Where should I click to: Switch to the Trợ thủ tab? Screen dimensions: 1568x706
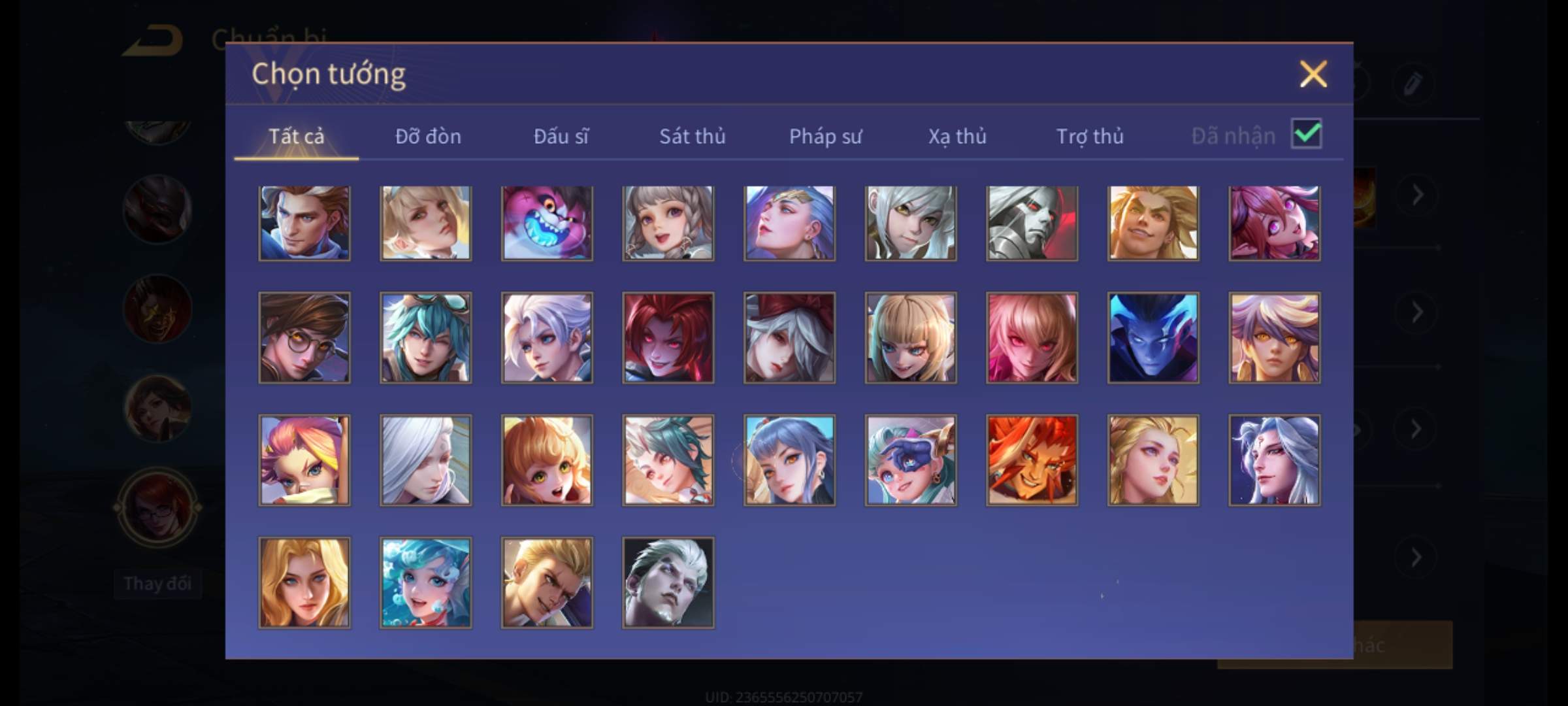coord(1090,136)
